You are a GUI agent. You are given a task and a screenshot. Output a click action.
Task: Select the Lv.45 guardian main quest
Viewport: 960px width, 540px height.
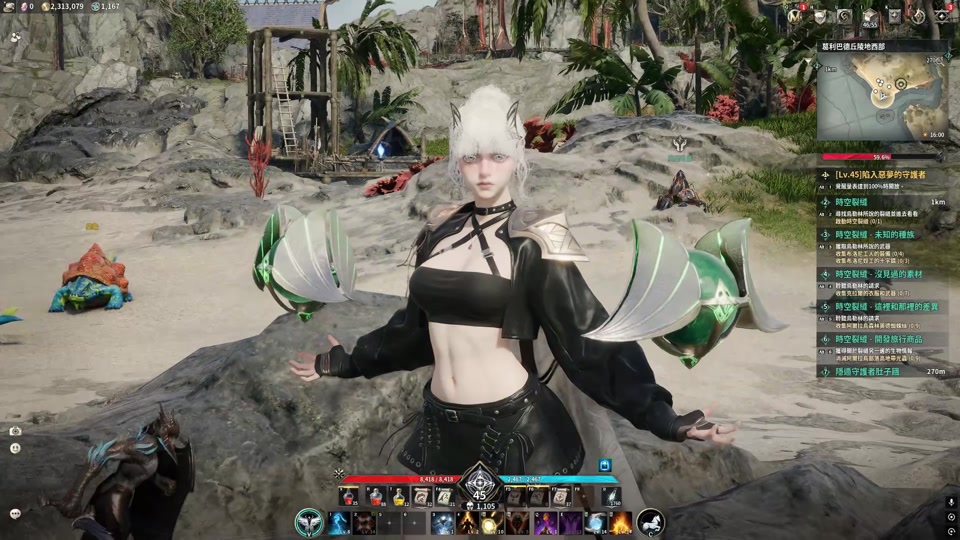point(880,174)
